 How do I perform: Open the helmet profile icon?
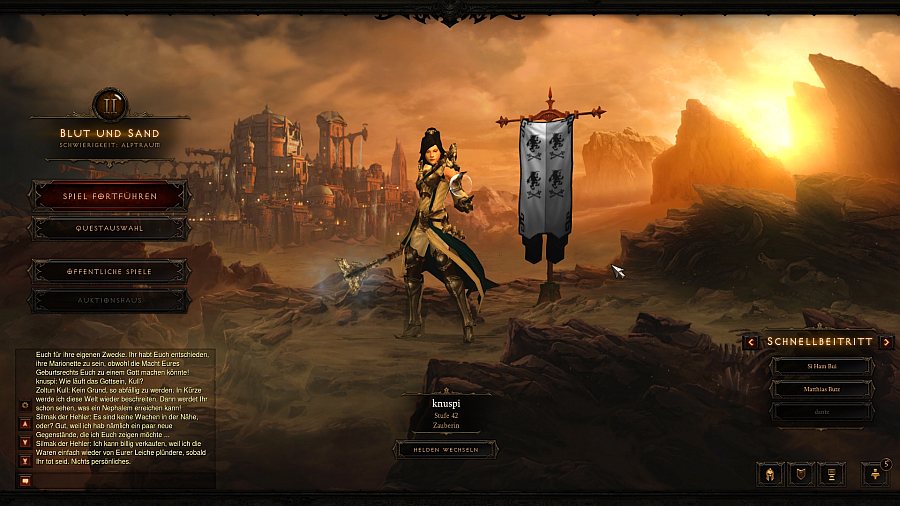770,473
